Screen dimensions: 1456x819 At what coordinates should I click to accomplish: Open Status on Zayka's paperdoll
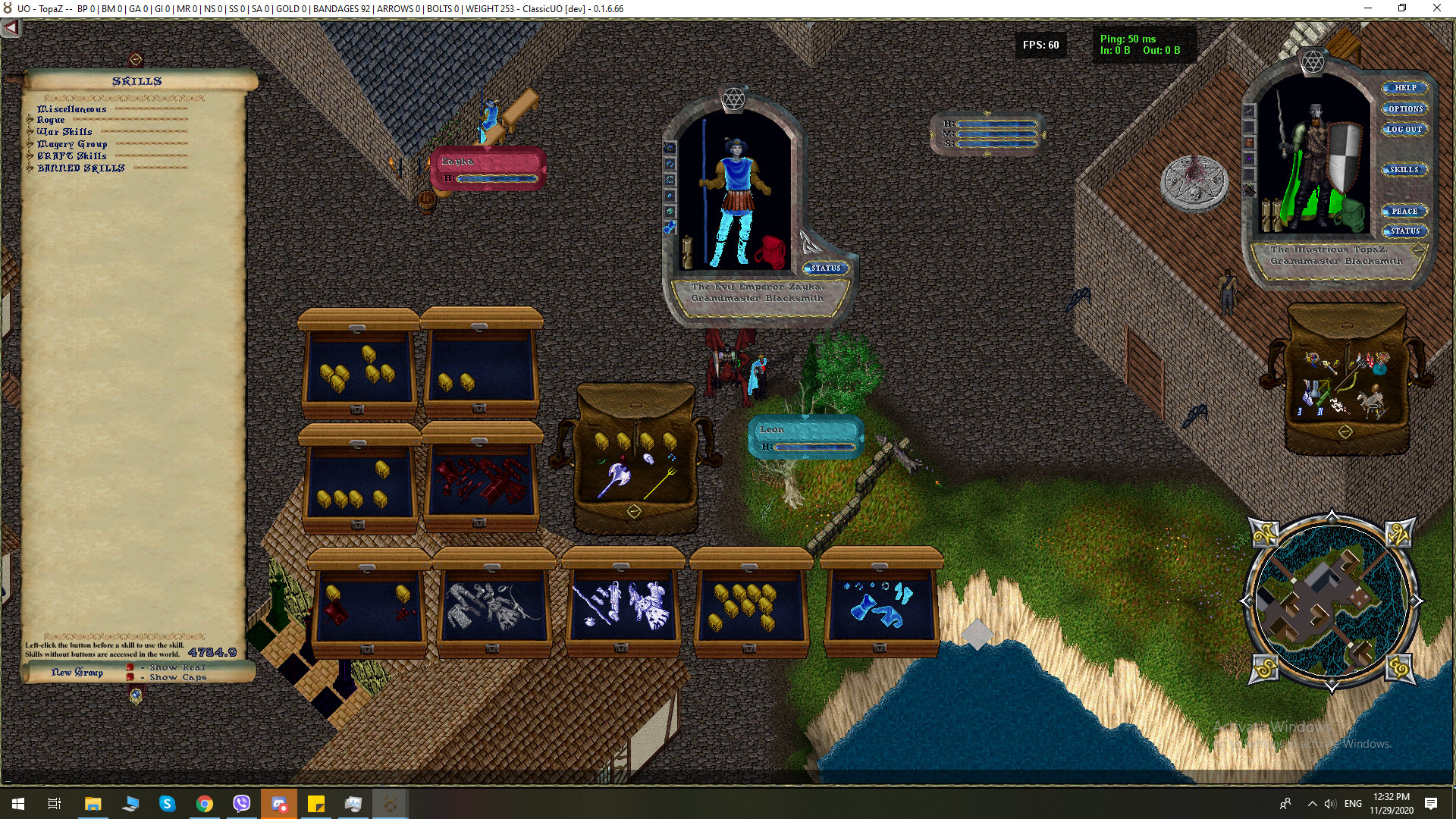(825, 268)
